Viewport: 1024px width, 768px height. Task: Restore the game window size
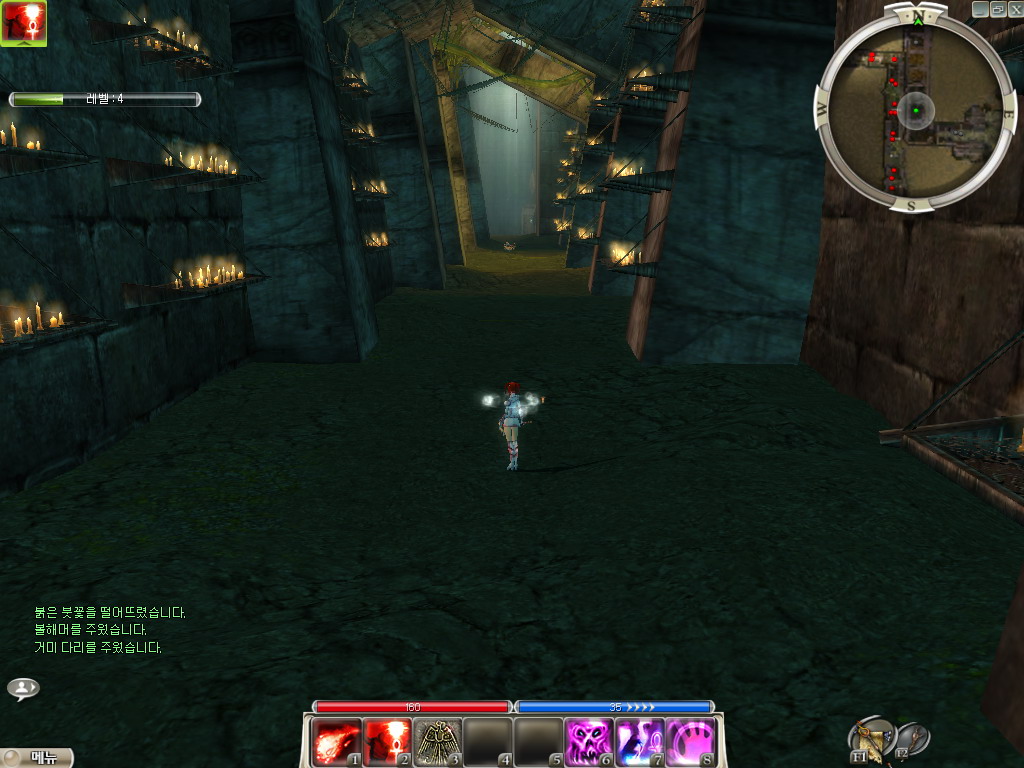(x=997, y=8)
